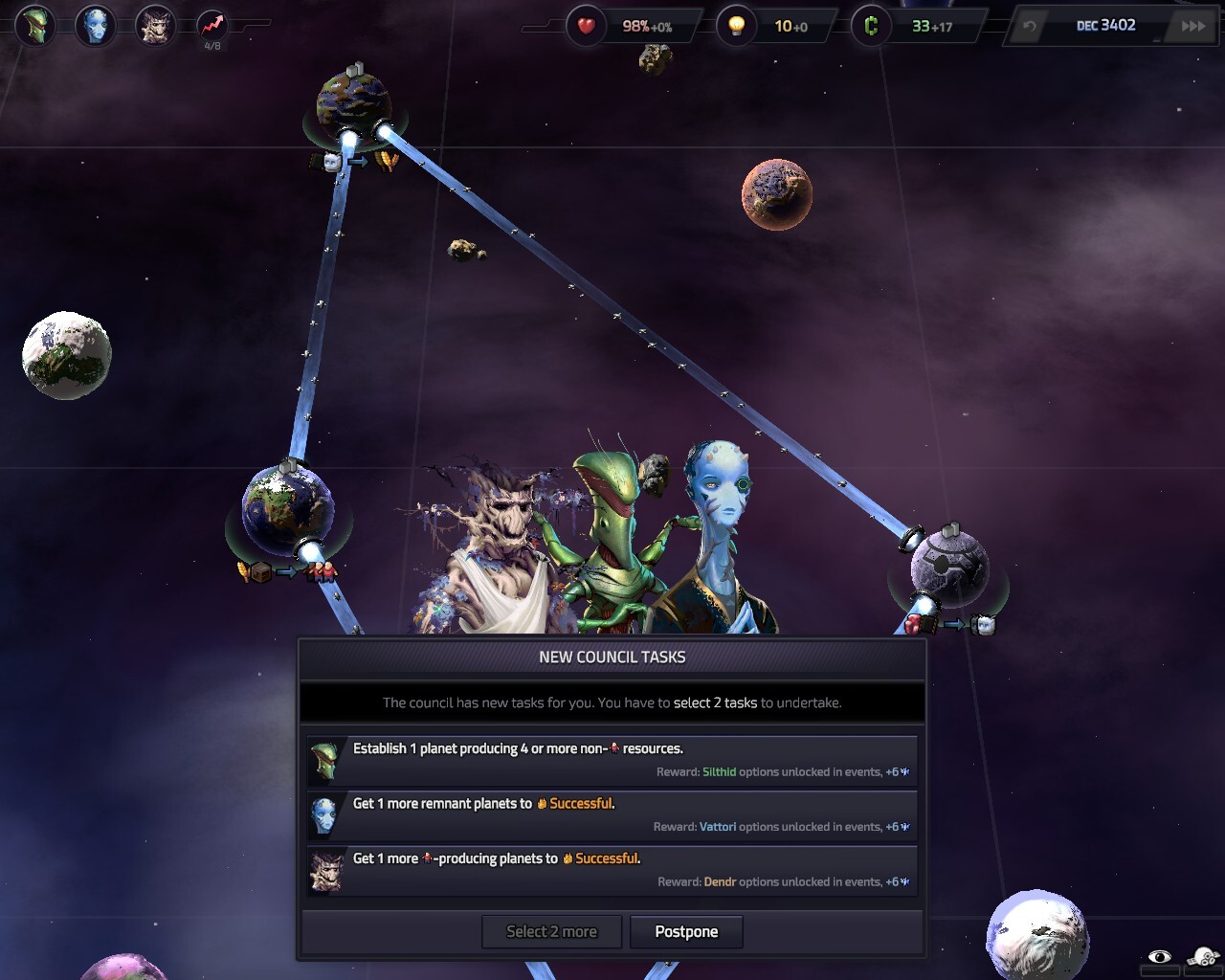Open the Dendr tree councilor portrait

(x=154, y=26)
